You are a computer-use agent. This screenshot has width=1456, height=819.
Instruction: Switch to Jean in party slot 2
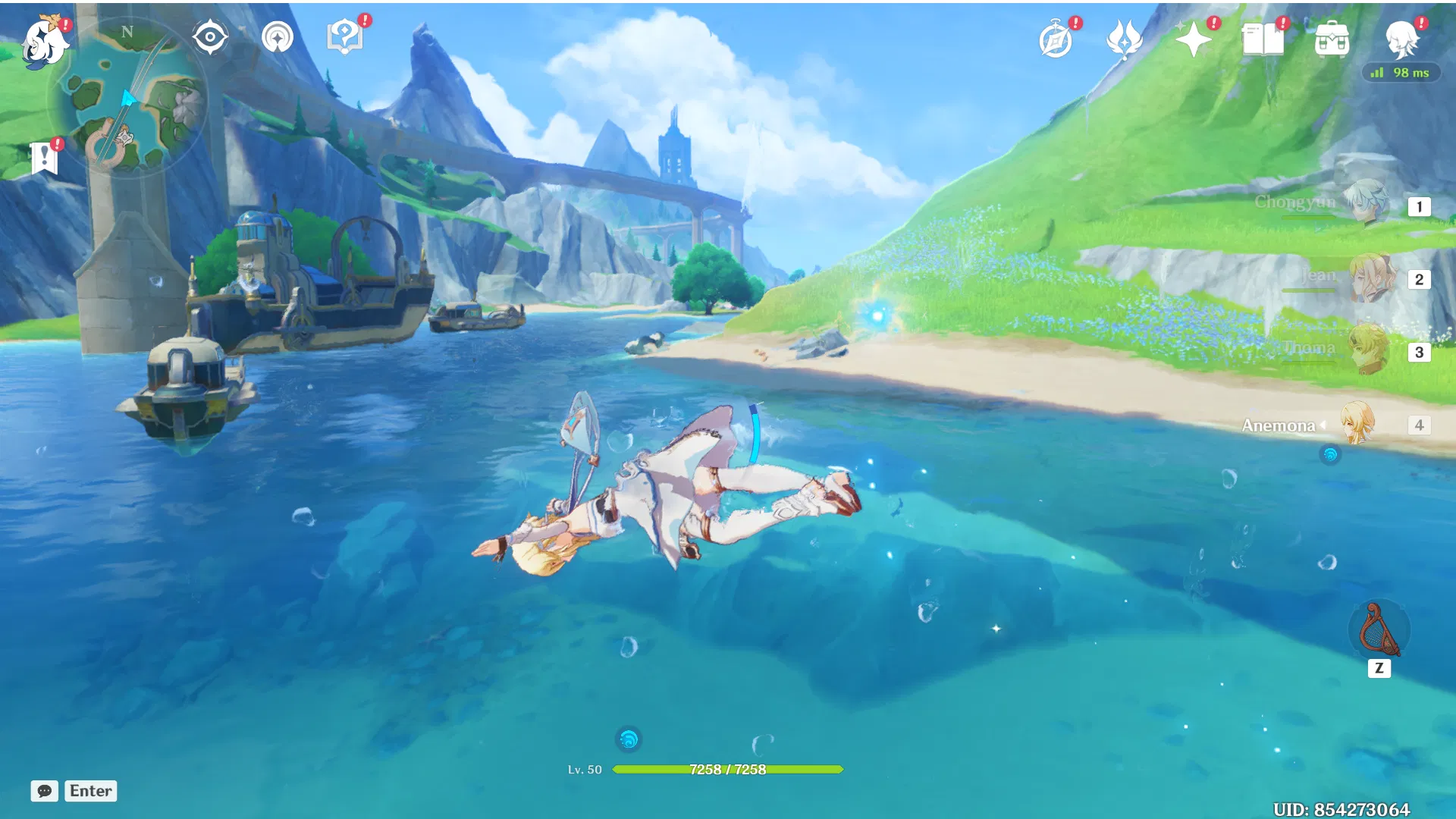1369,278
